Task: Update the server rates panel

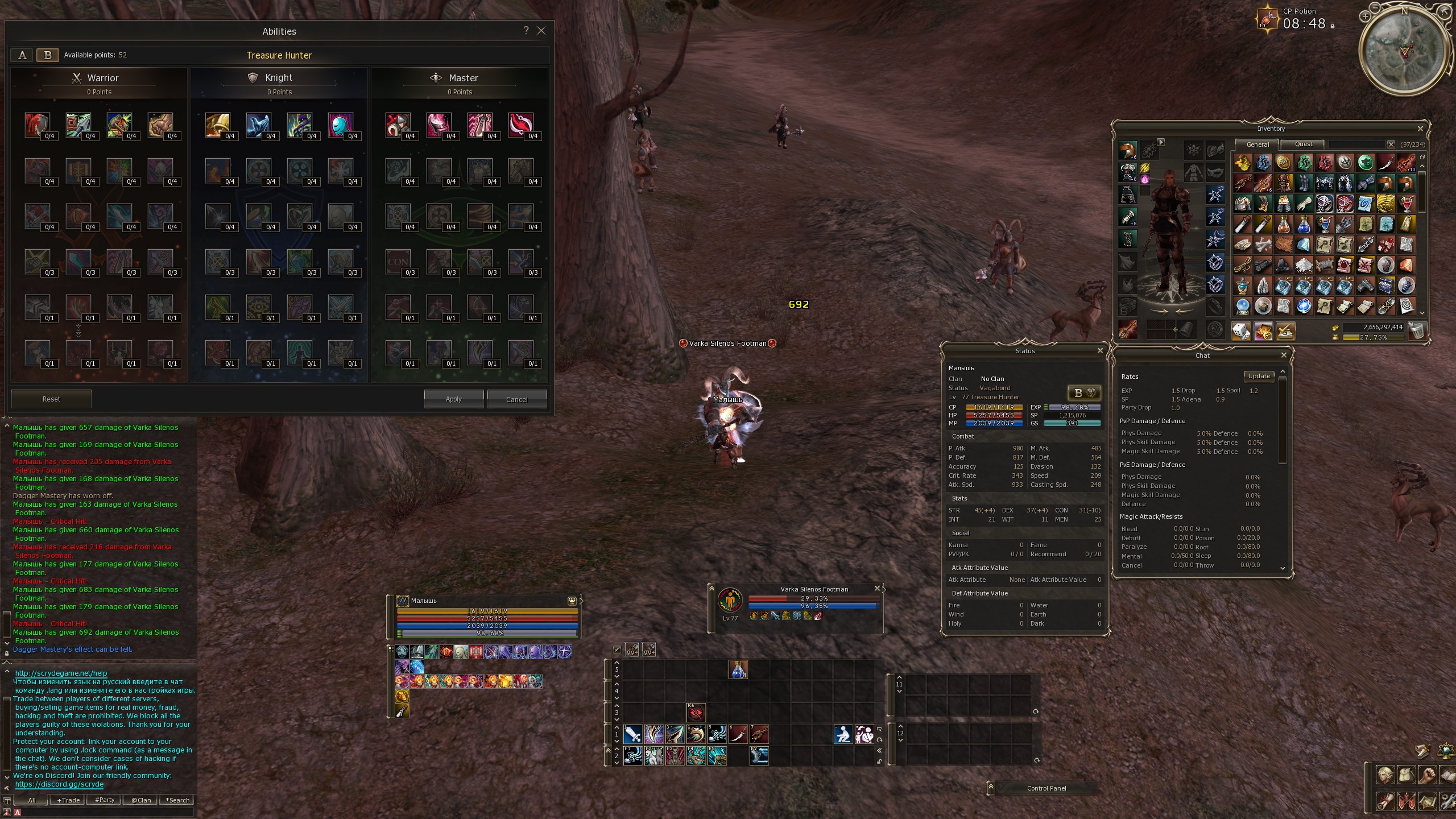Action: coord(1259,376)
